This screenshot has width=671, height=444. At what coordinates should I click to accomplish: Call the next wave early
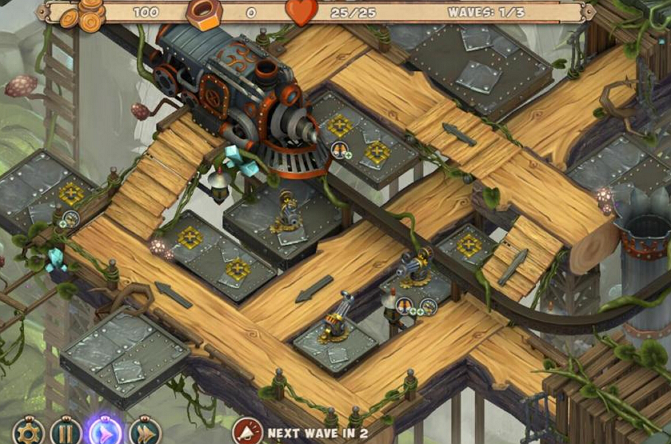point(247,432)
